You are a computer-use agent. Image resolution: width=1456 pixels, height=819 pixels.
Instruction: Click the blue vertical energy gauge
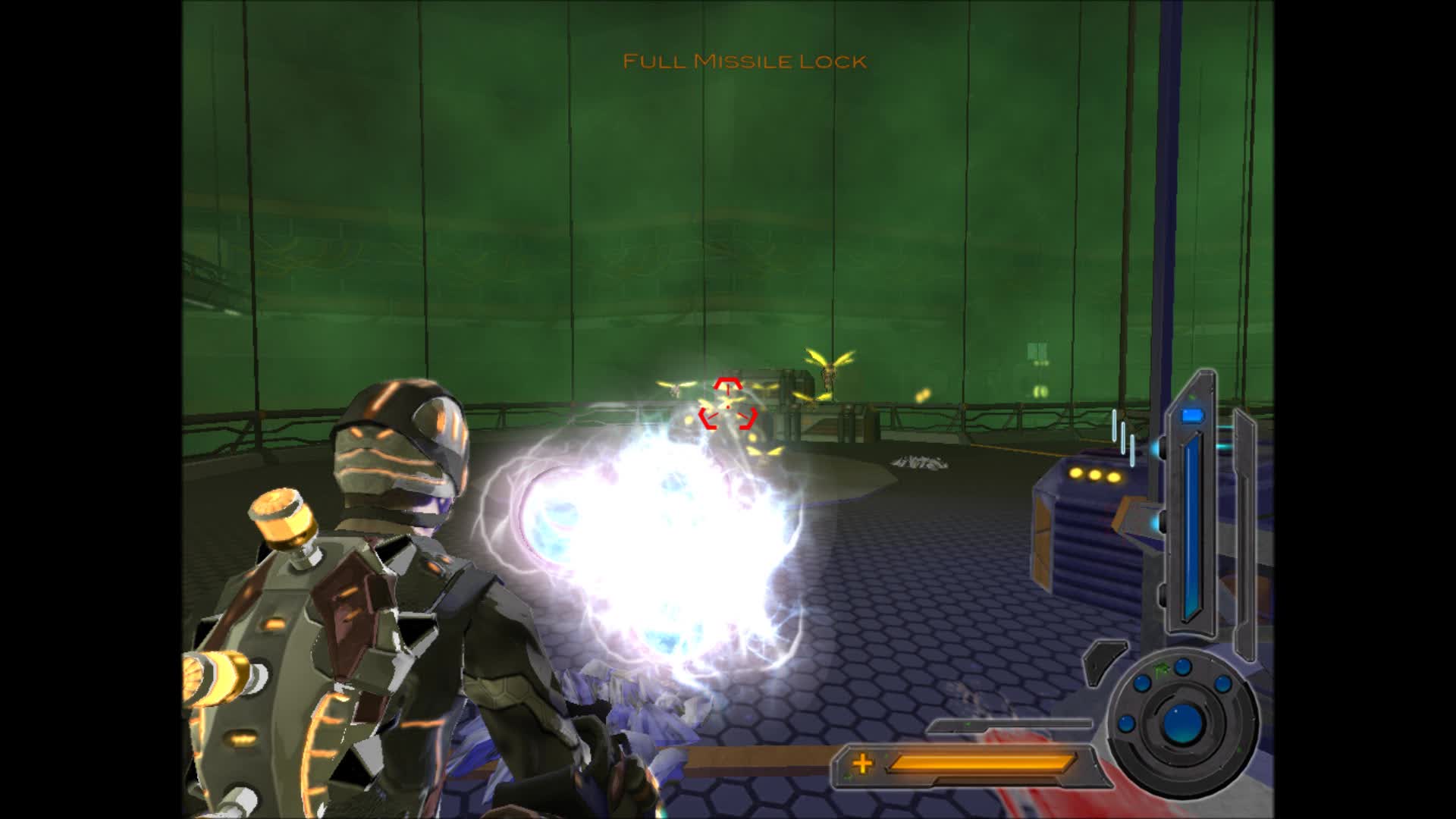click(1191, 531)
